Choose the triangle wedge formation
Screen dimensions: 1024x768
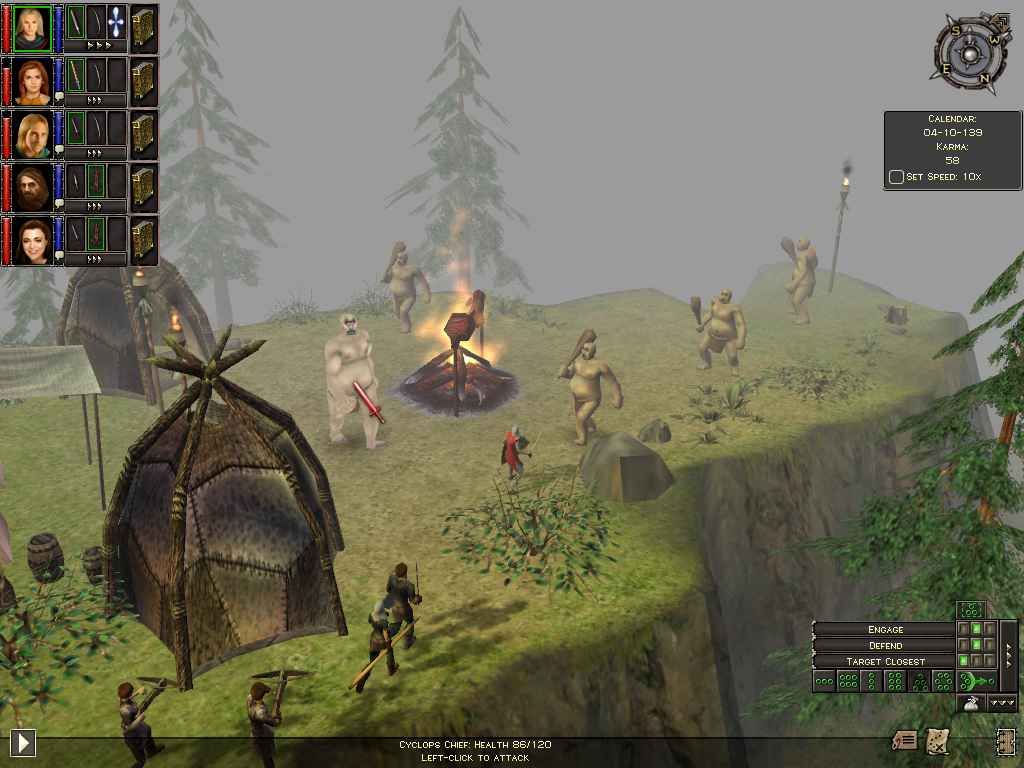point(919,681)
